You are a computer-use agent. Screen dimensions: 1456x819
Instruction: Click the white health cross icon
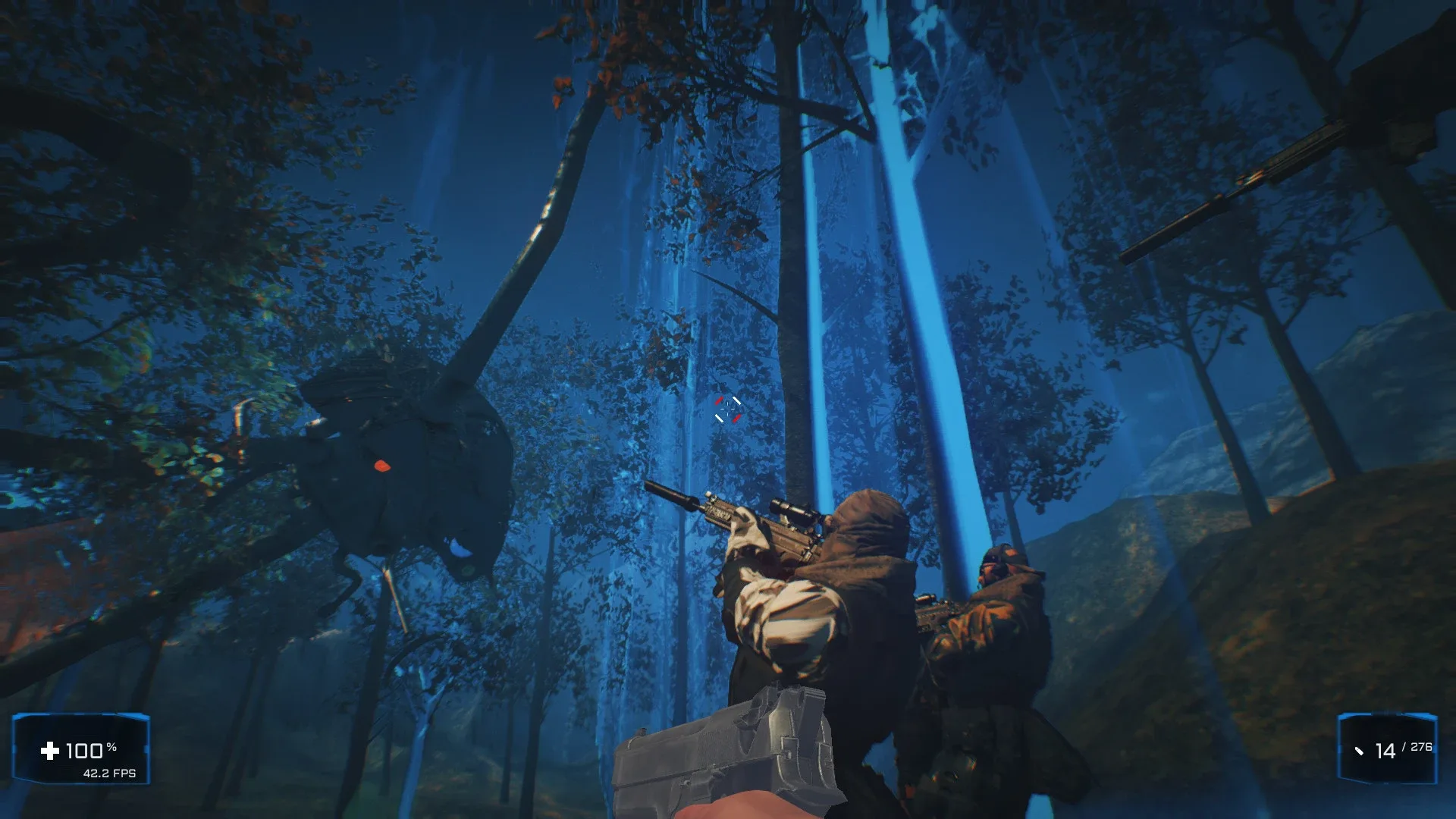(50, 752)
